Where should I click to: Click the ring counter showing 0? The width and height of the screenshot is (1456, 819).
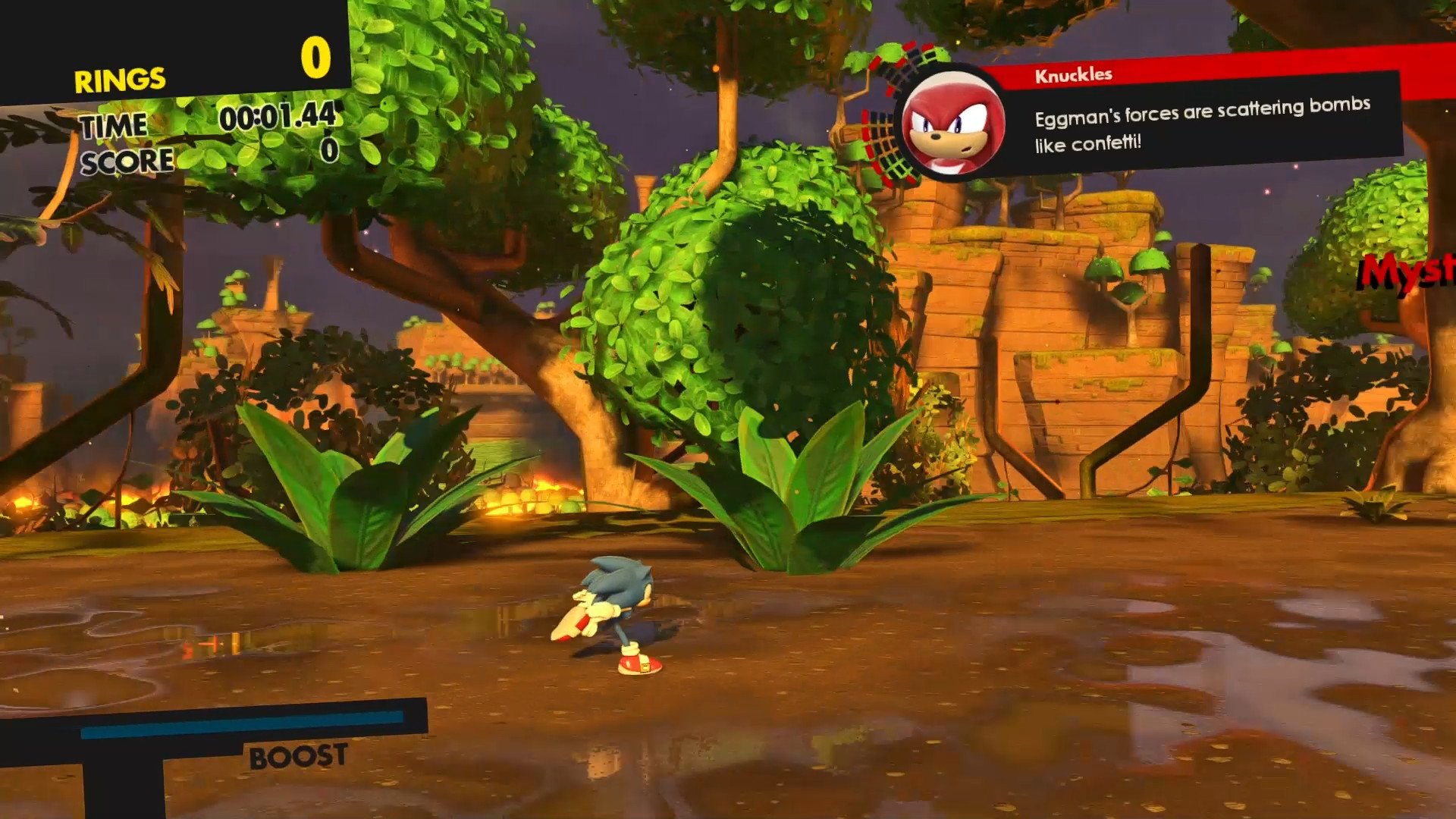[x=318, y=57]
